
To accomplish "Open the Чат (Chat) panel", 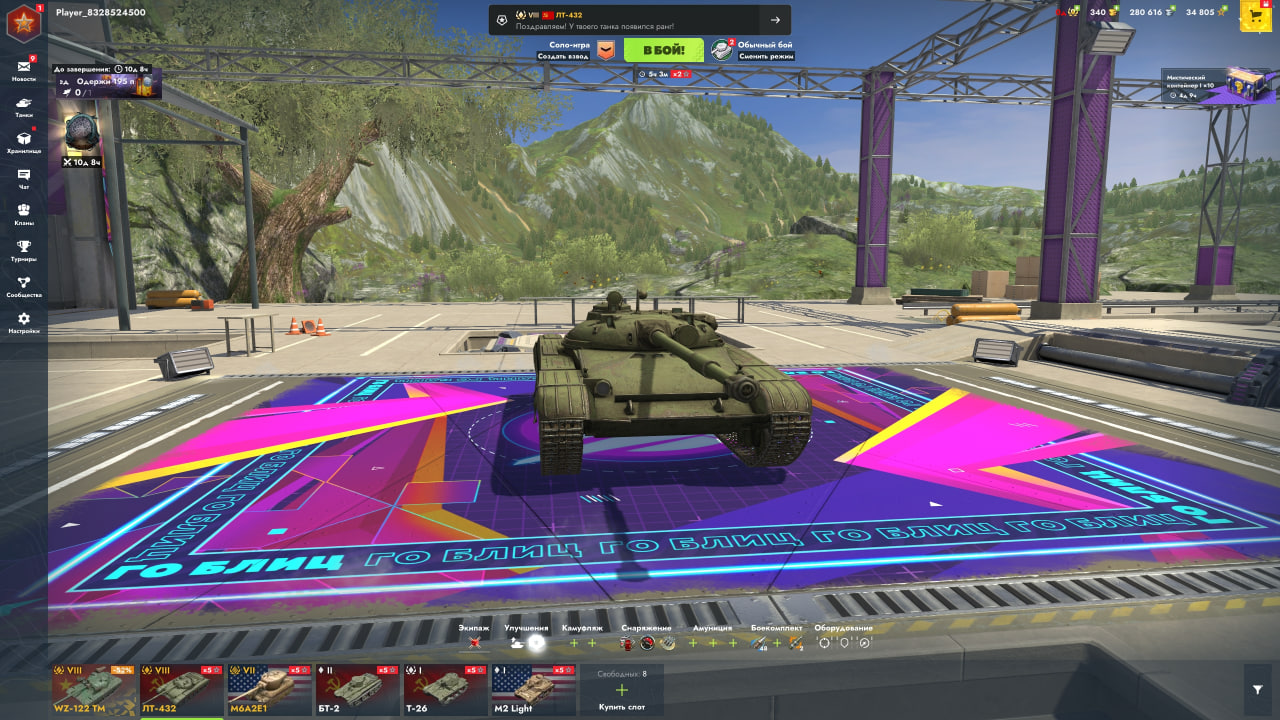I will pyautogui.click(x=24, y=178).
